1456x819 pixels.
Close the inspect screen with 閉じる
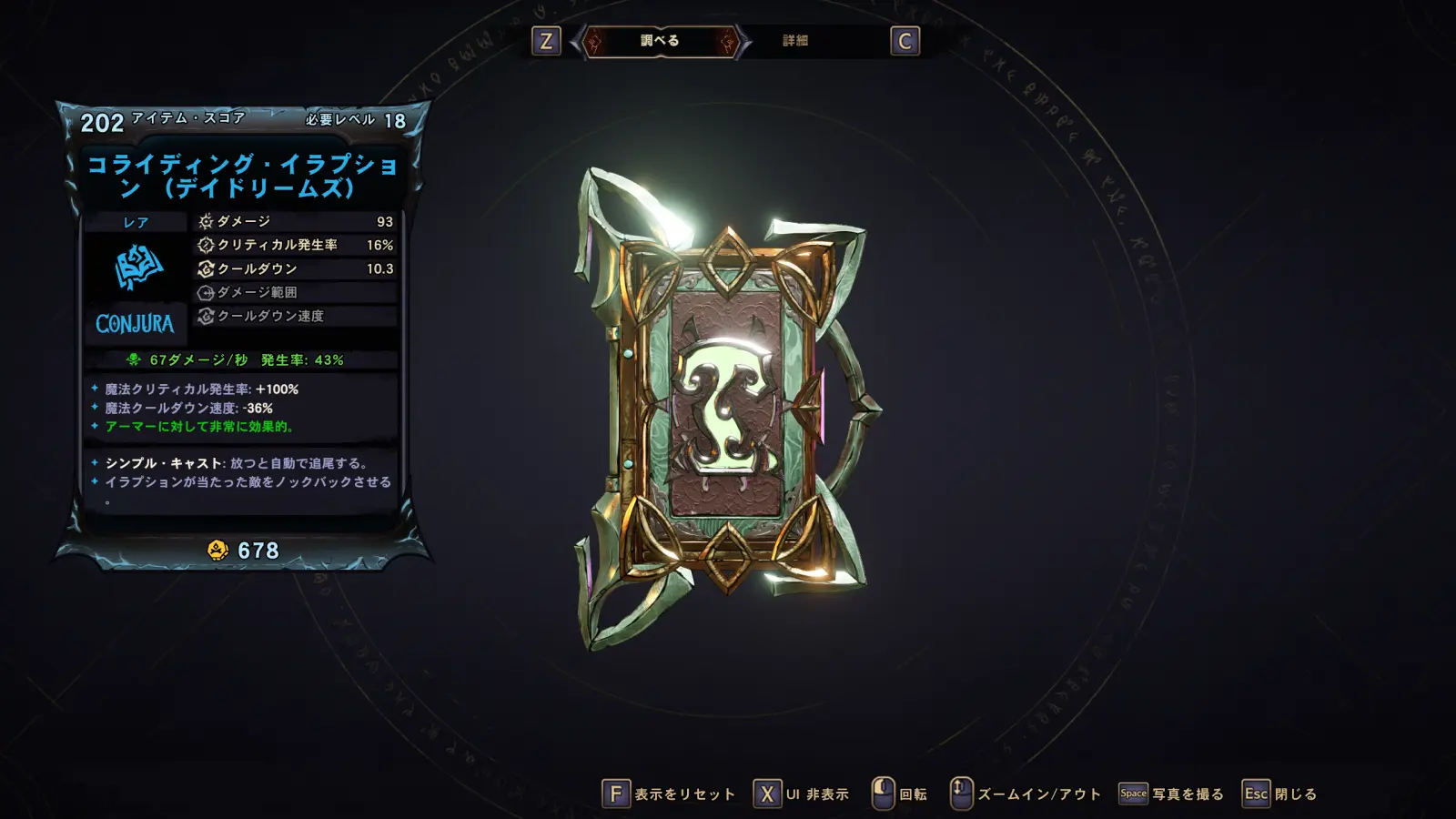1280,794
